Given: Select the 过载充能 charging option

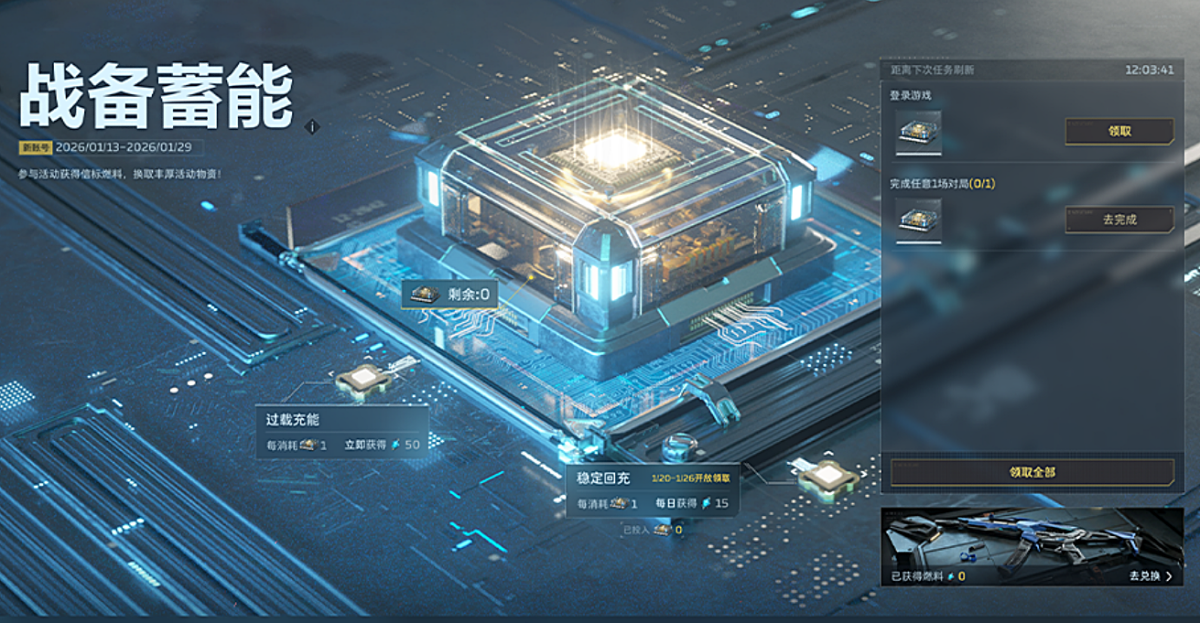Looking at the screenshot, I should point(341,432).
